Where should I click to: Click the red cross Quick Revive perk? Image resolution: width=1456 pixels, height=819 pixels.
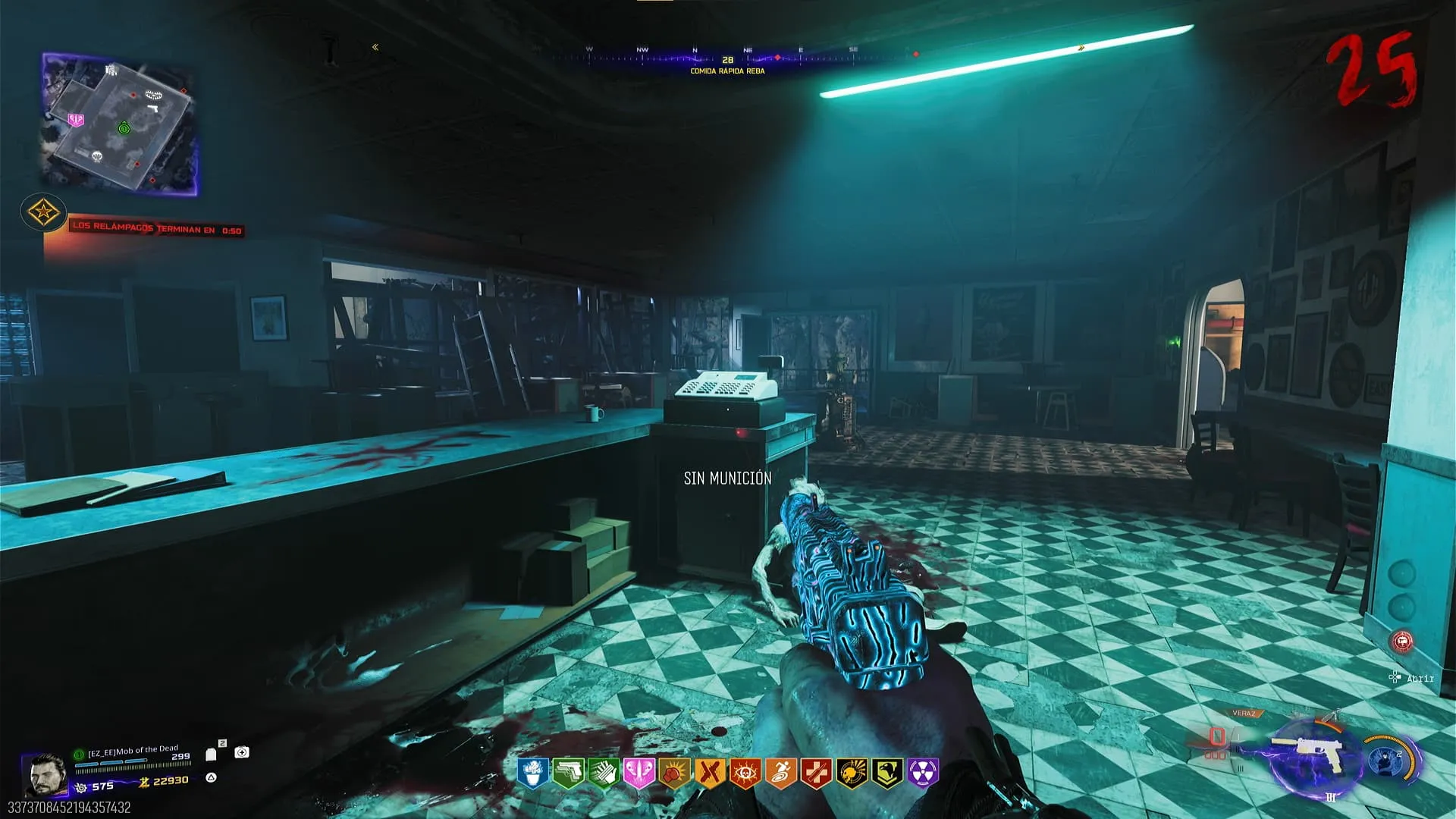pyautogui.click(x=816, y=773)
